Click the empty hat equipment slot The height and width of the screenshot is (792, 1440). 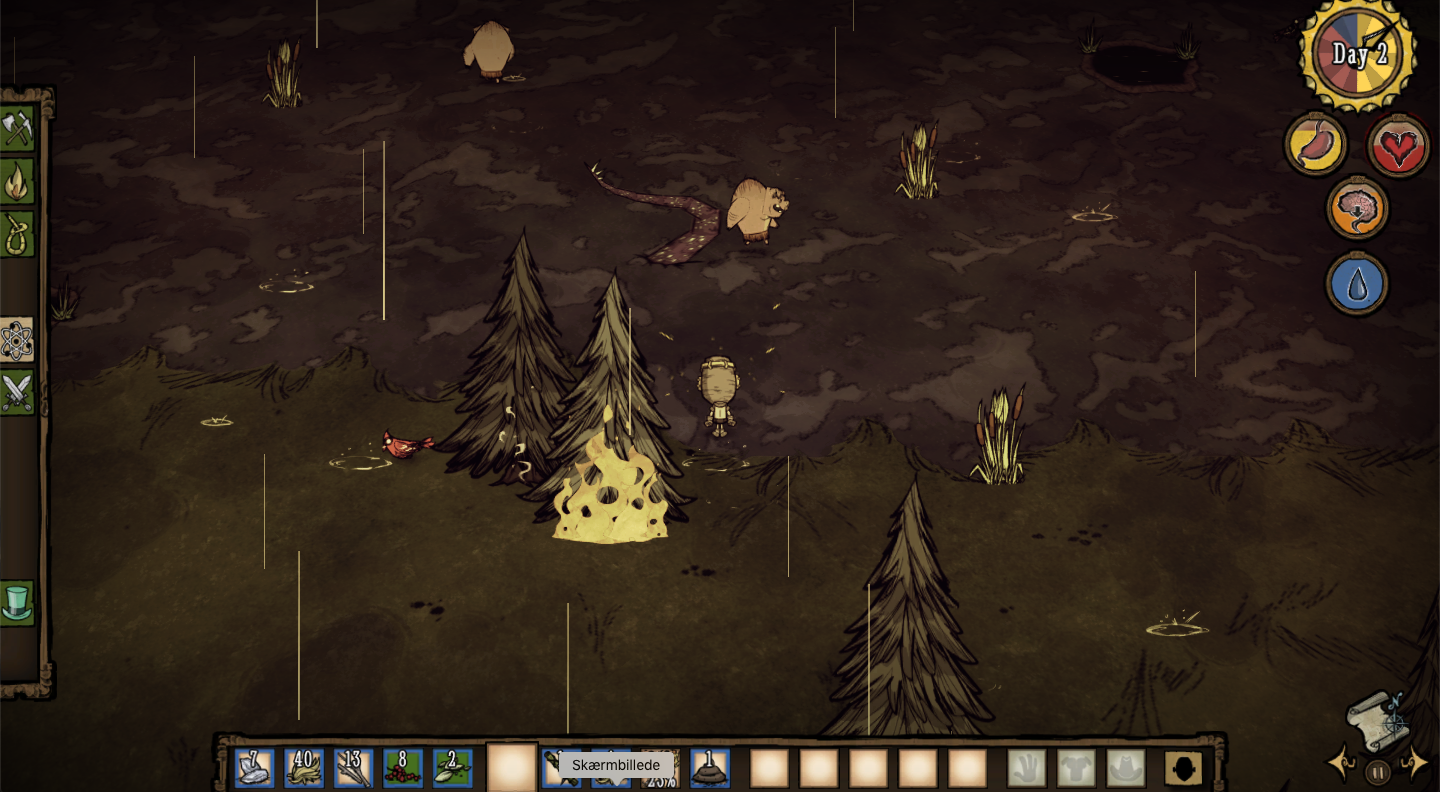1126,768
